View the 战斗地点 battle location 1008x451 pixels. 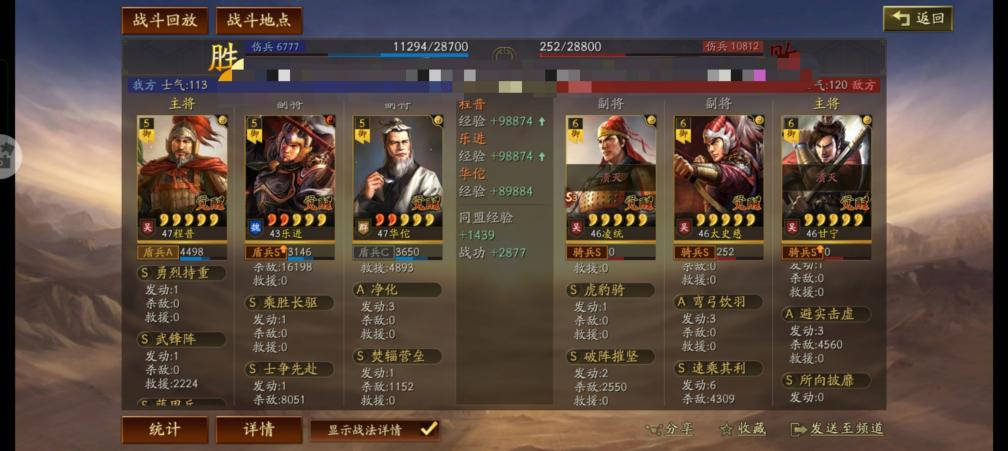point(258,21)
